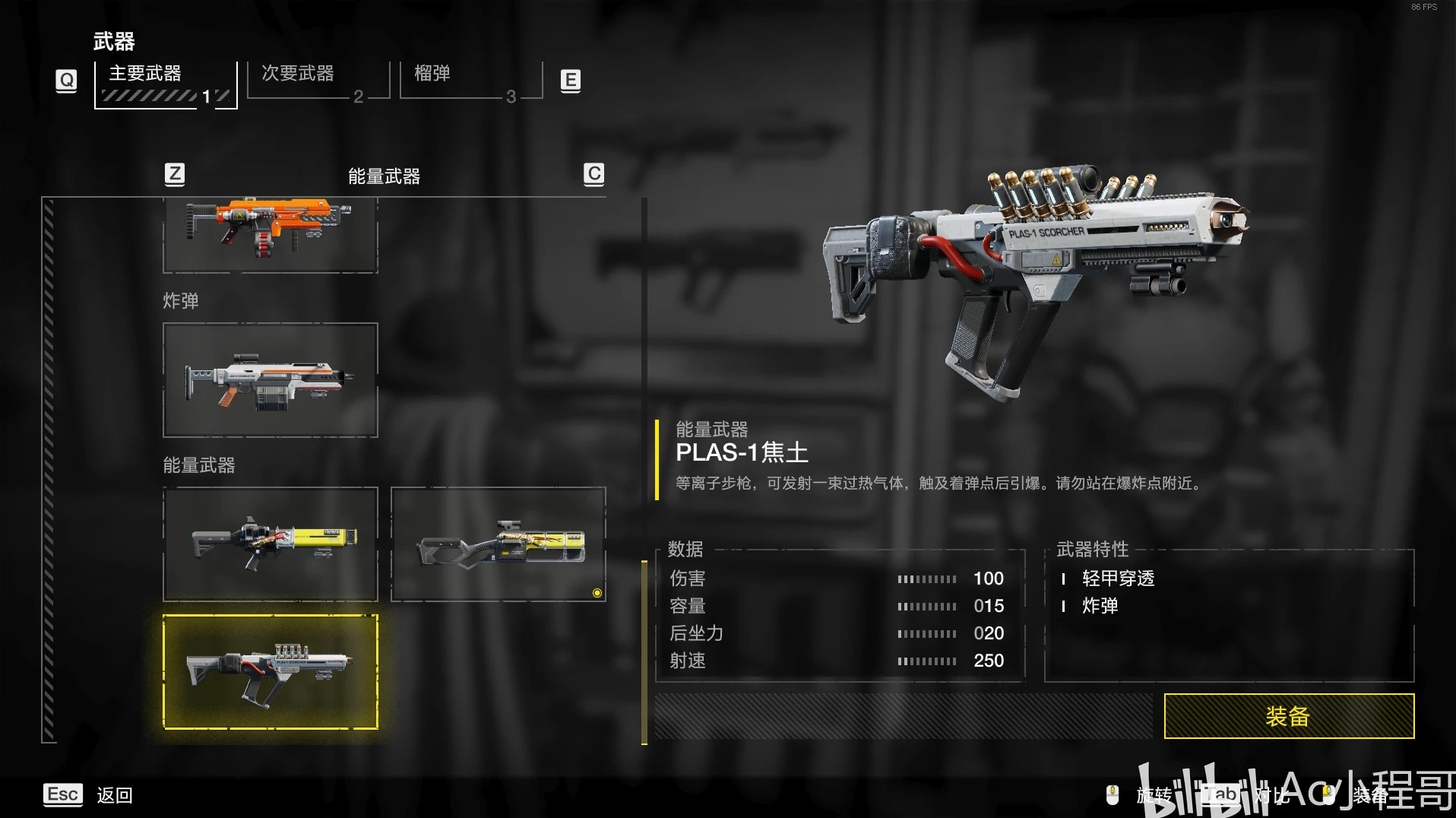Screen dimensions: 1456x818
Task: Click the Q hotkey icon near 武器
Action: (65, 81)
